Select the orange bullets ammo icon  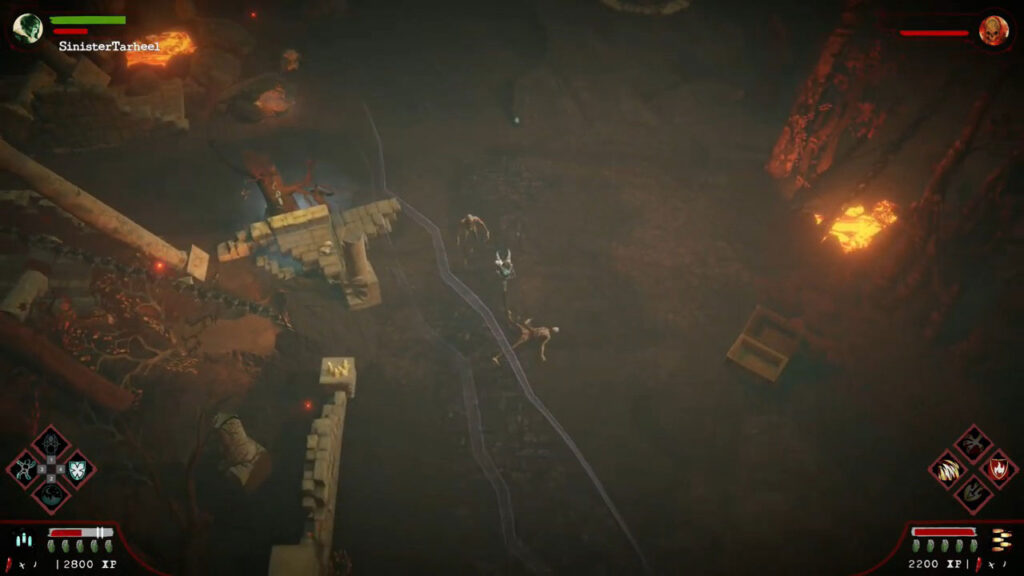click(x=1001, y=539)
